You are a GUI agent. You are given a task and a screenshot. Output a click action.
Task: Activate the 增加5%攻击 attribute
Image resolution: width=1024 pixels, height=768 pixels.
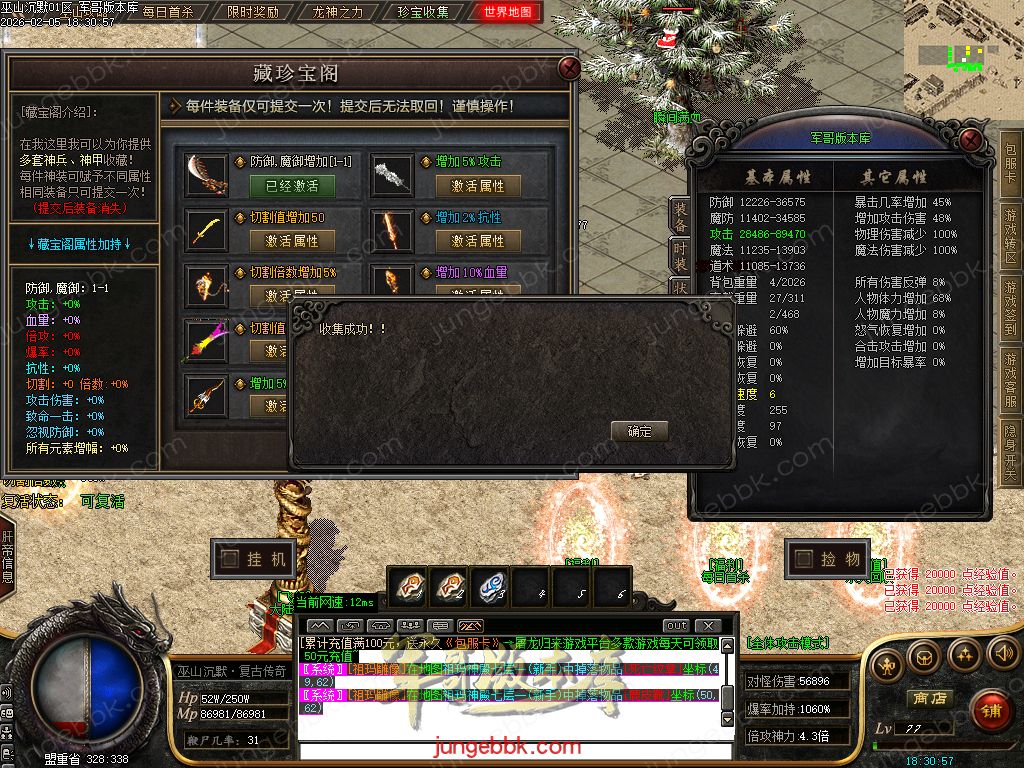click(x=478, y=185)
